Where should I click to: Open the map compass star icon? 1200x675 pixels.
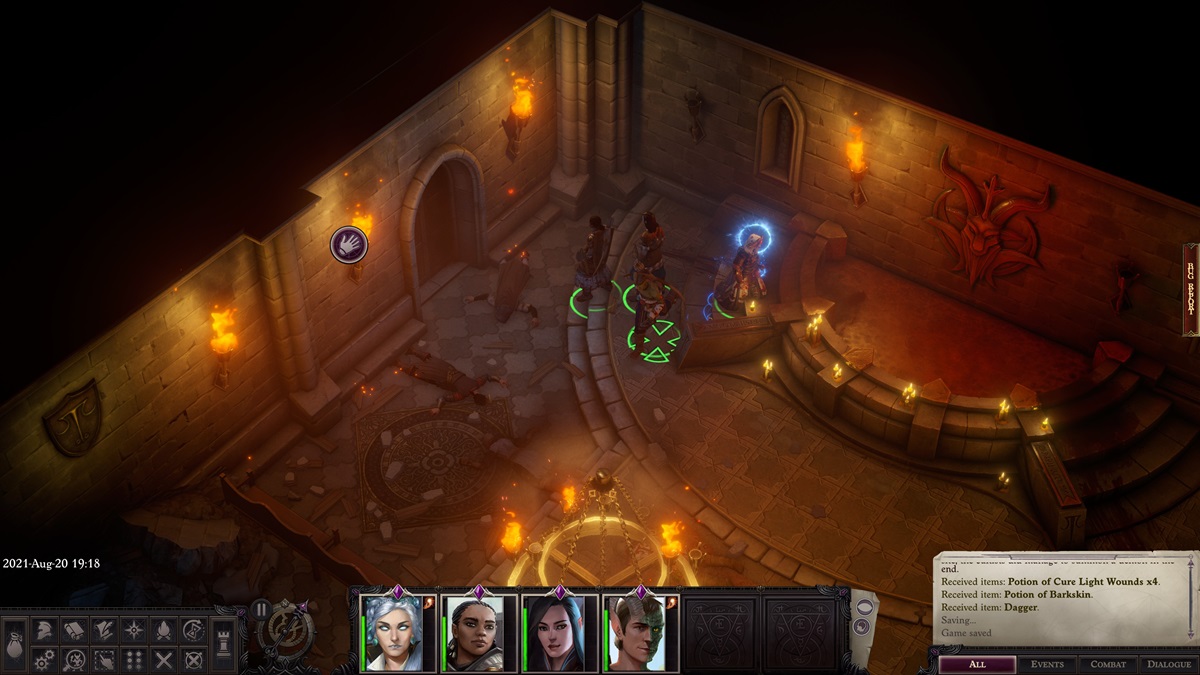133,630
